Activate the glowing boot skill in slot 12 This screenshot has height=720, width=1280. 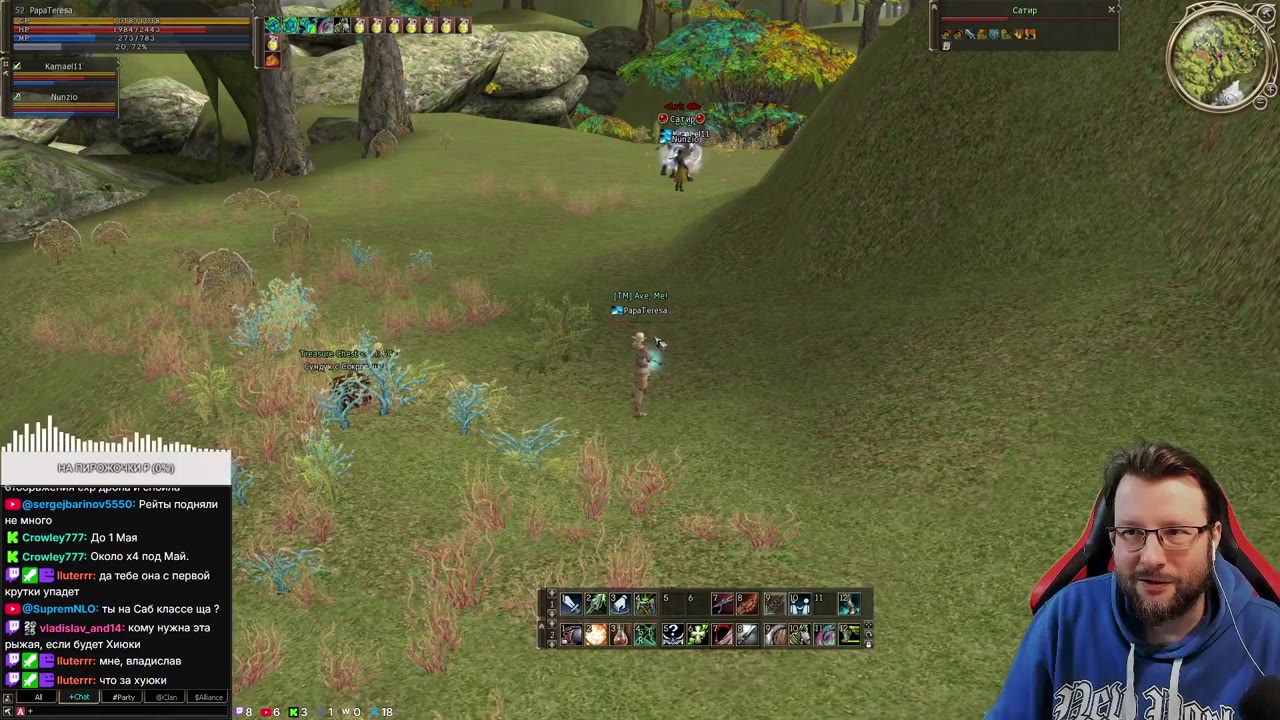click(x=849, y=603)
